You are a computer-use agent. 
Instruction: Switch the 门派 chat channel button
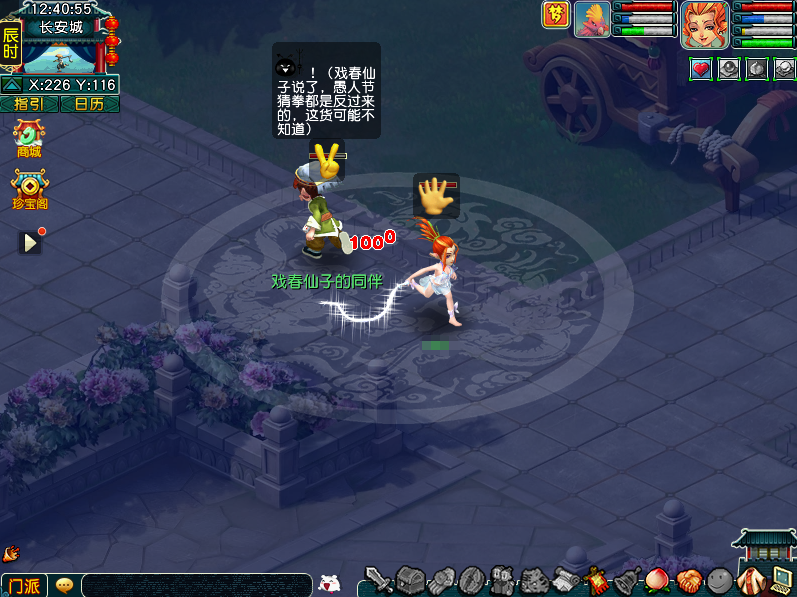point(24,585)
